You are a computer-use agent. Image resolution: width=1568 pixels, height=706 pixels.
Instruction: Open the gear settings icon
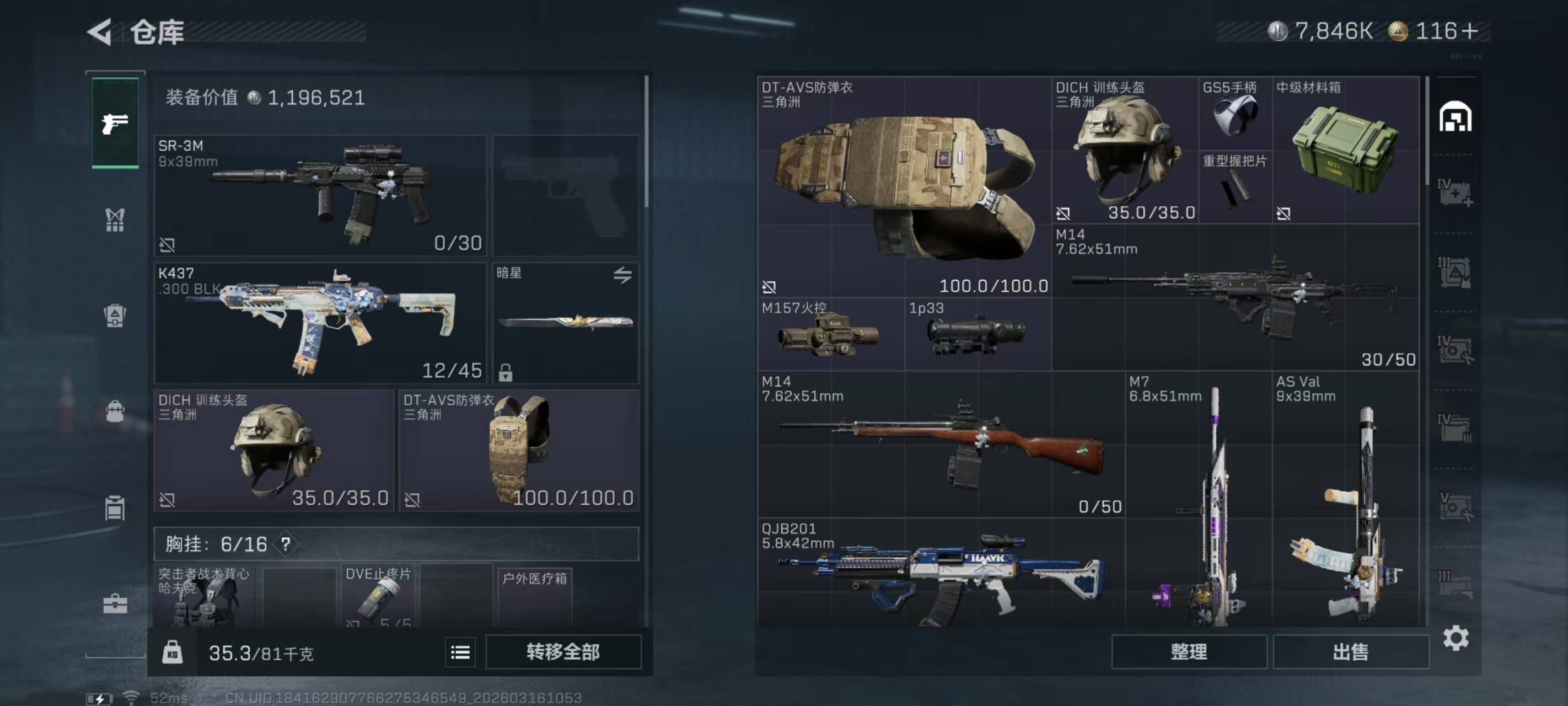pyautogui.click(x=1456, y=638)
